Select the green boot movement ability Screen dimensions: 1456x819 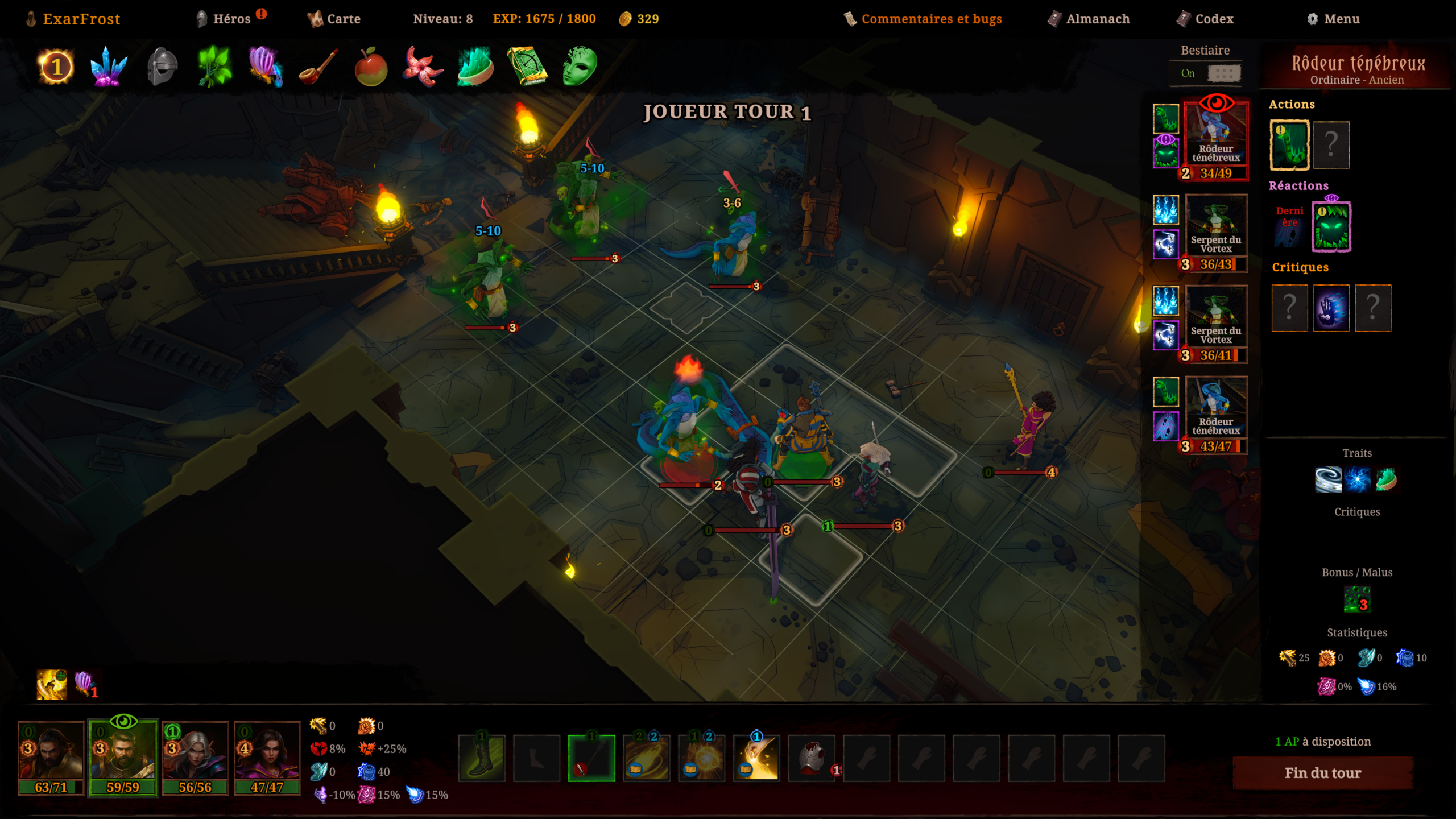[x=481, y=758]
